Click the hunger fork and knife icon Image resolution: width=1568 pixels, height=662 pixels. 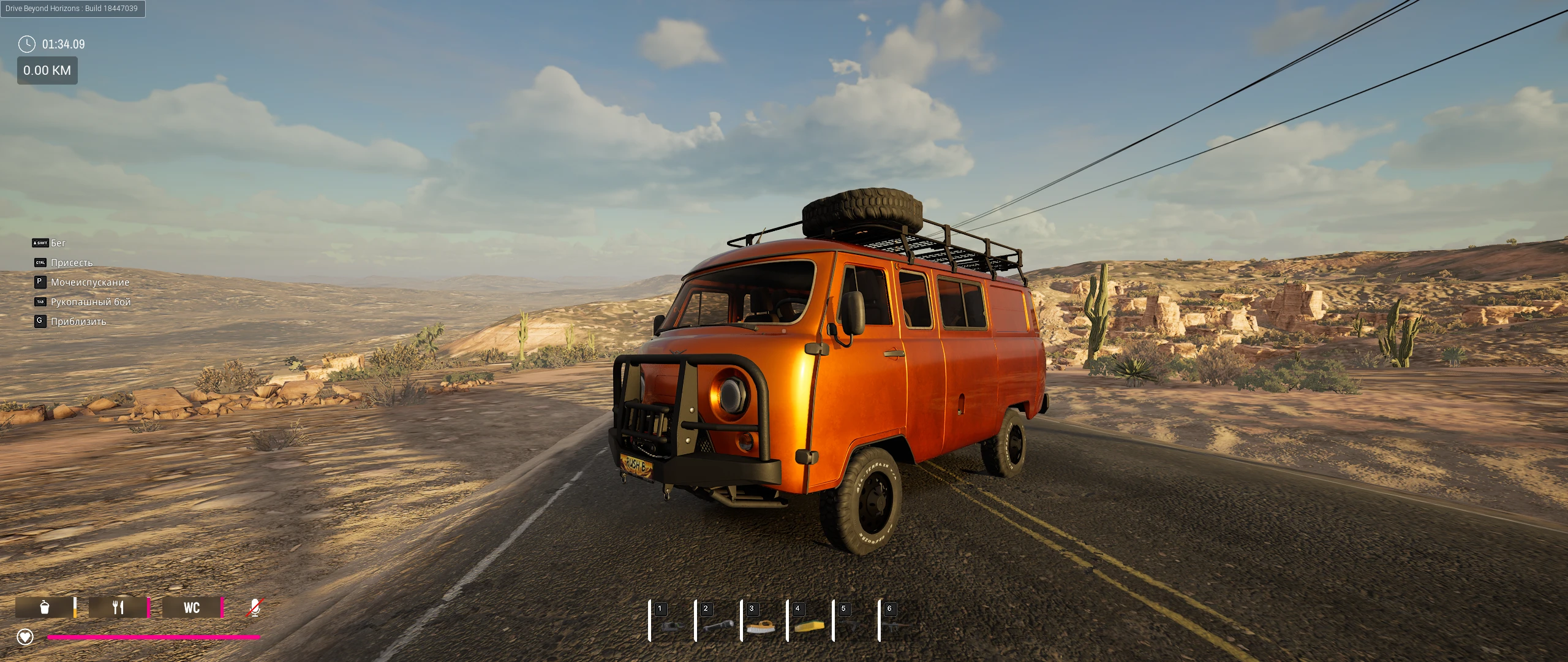point(118,607)
